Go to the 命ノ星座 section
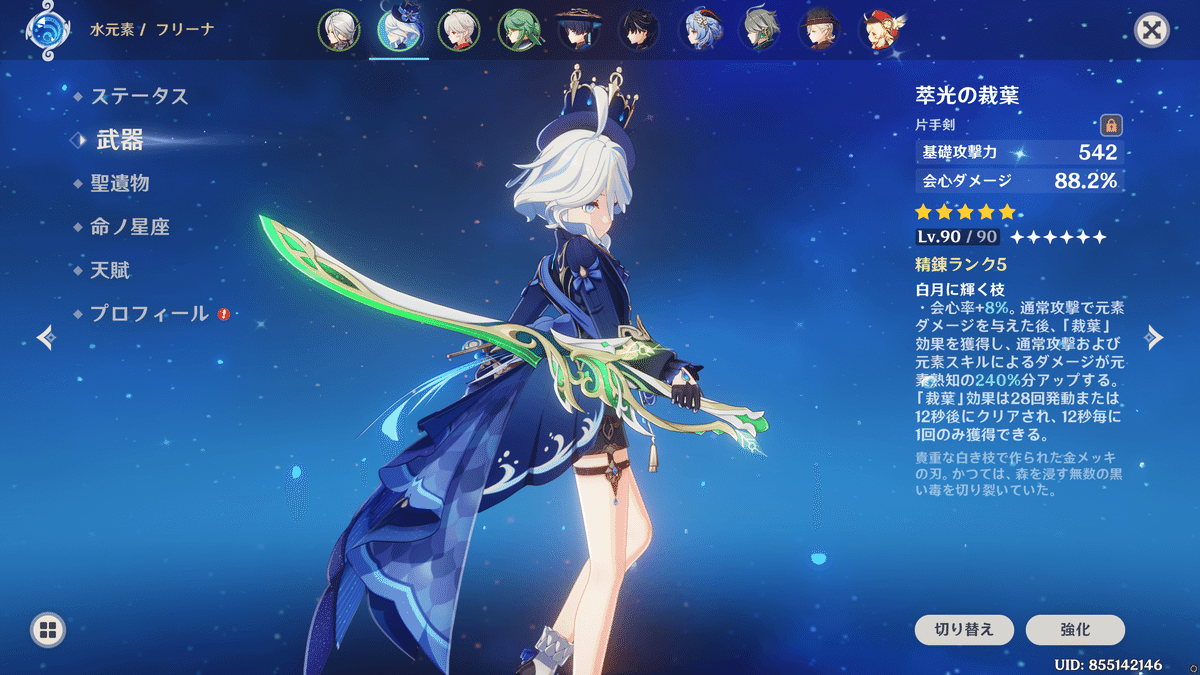This screenshot has height=675, width=1200. tap(130, 227)
